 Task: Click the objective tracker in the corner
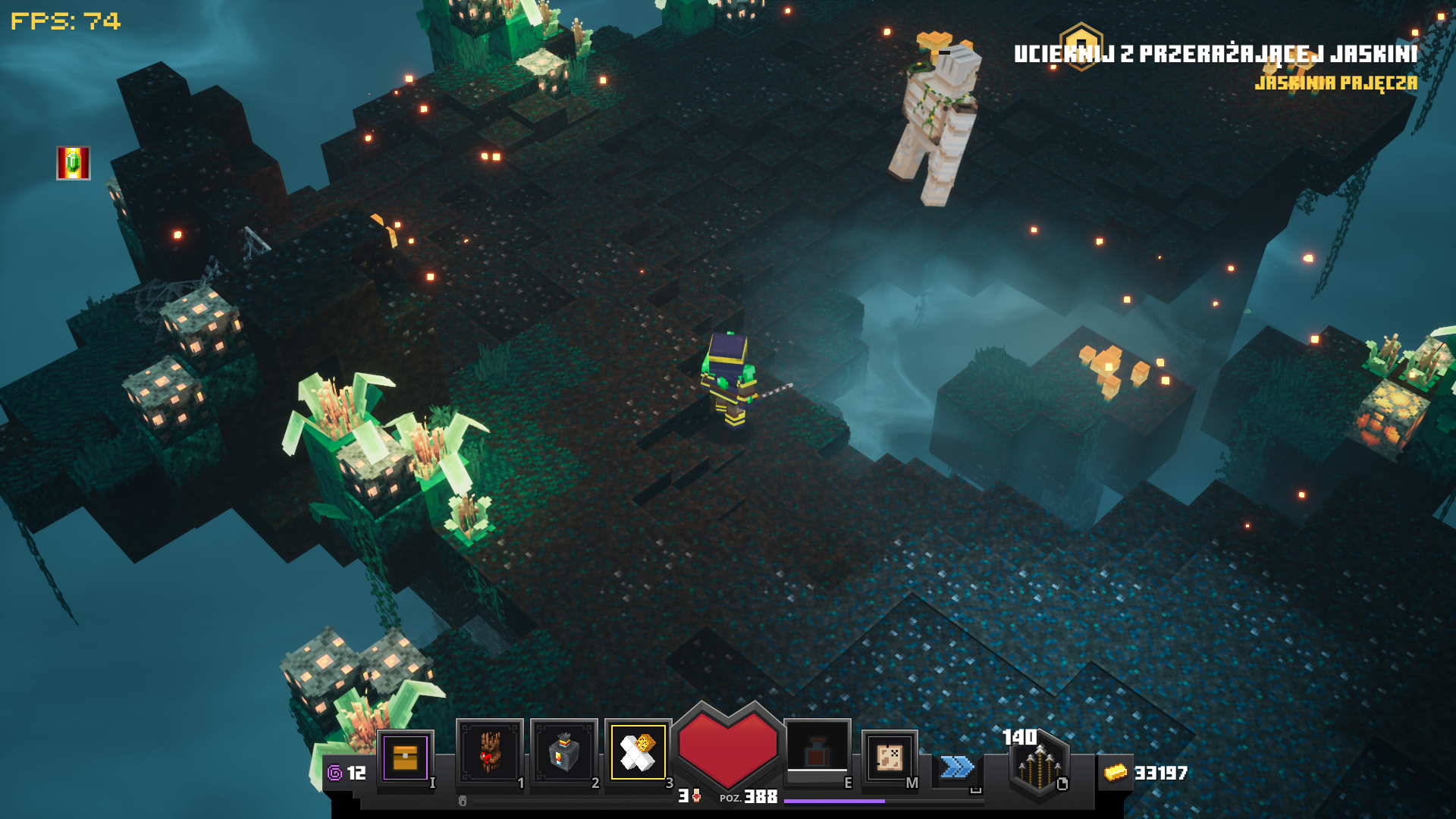click(1215, 55)
